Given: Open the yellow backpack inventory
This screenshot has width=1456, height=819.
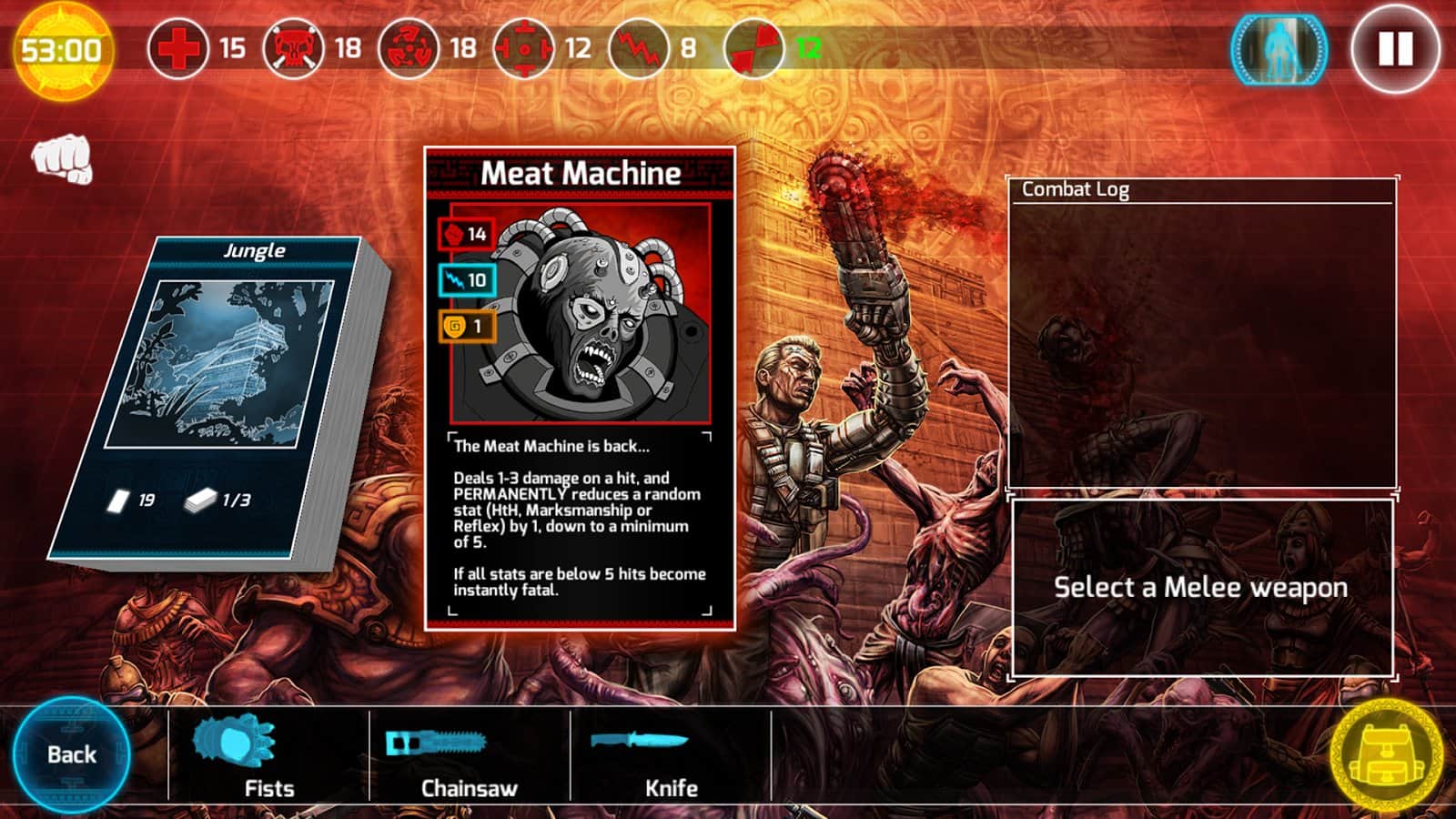Looking at the screenshot, I should (1385, 754).
